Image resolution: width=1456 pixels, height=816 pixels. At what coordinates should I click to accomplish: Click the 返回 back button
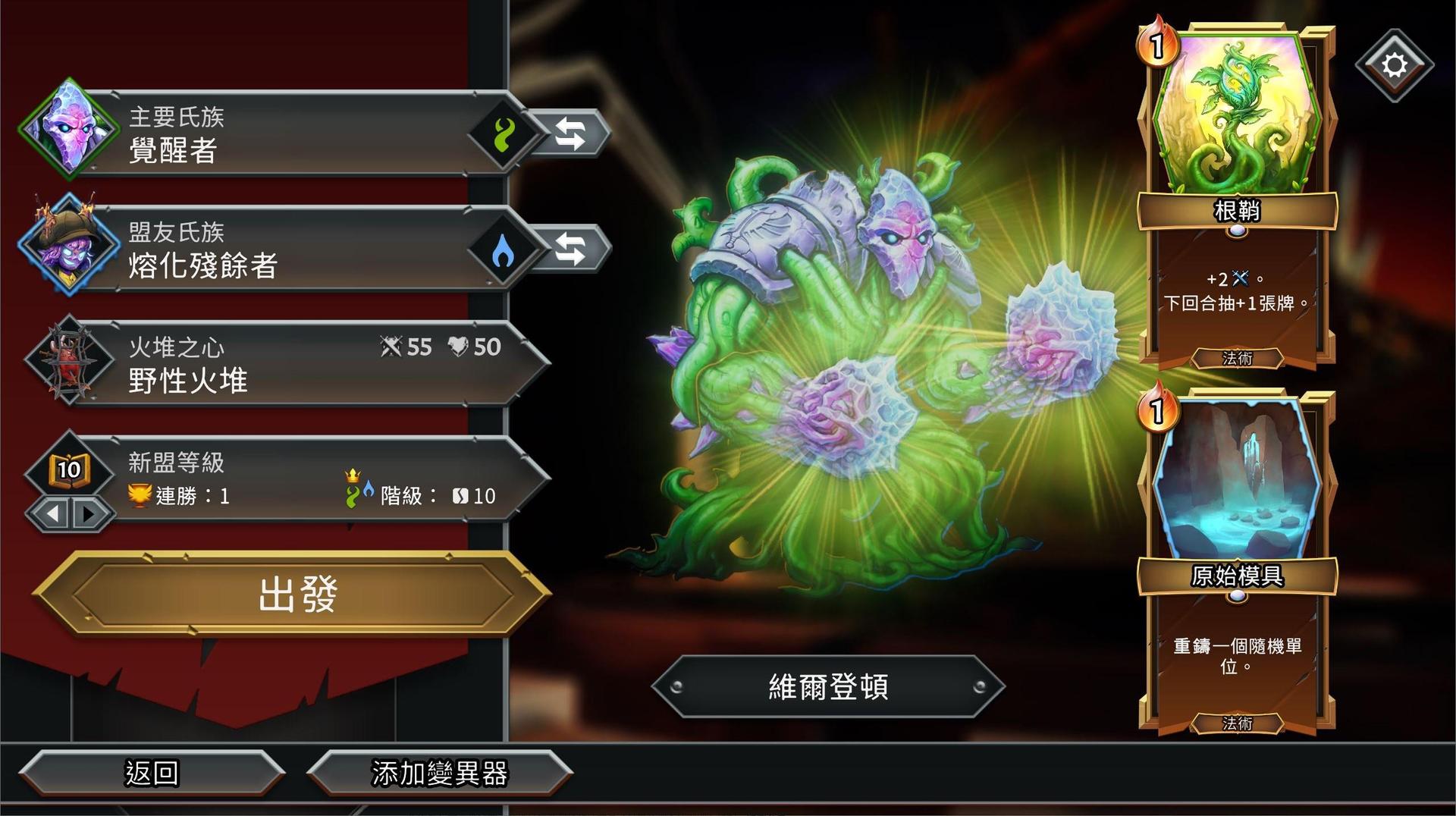pyautogui.click(x=152, y=774)
